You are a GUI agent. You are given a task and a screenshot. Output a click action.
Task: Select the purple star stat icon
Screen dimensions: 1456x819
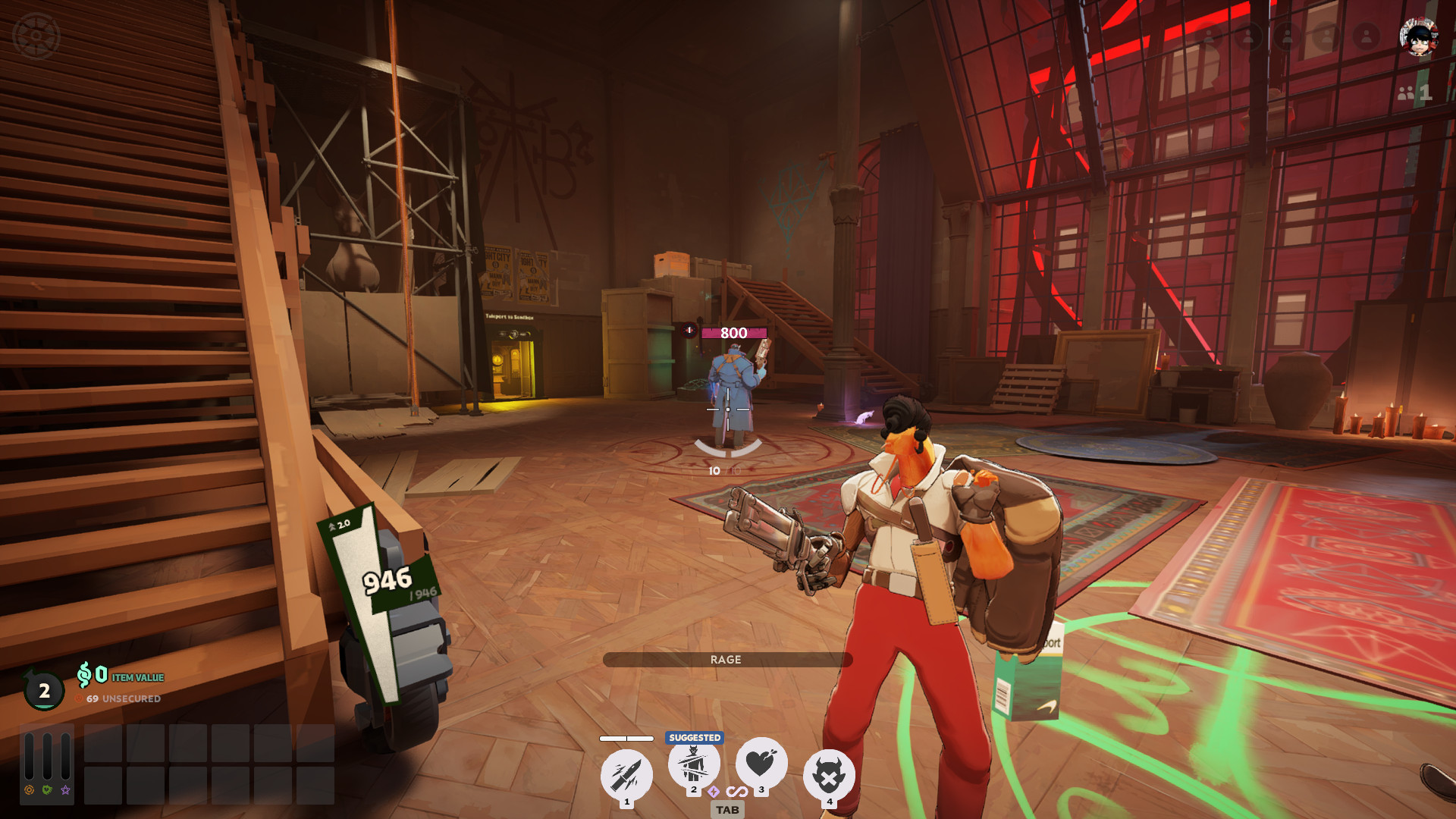pos(66,790)
